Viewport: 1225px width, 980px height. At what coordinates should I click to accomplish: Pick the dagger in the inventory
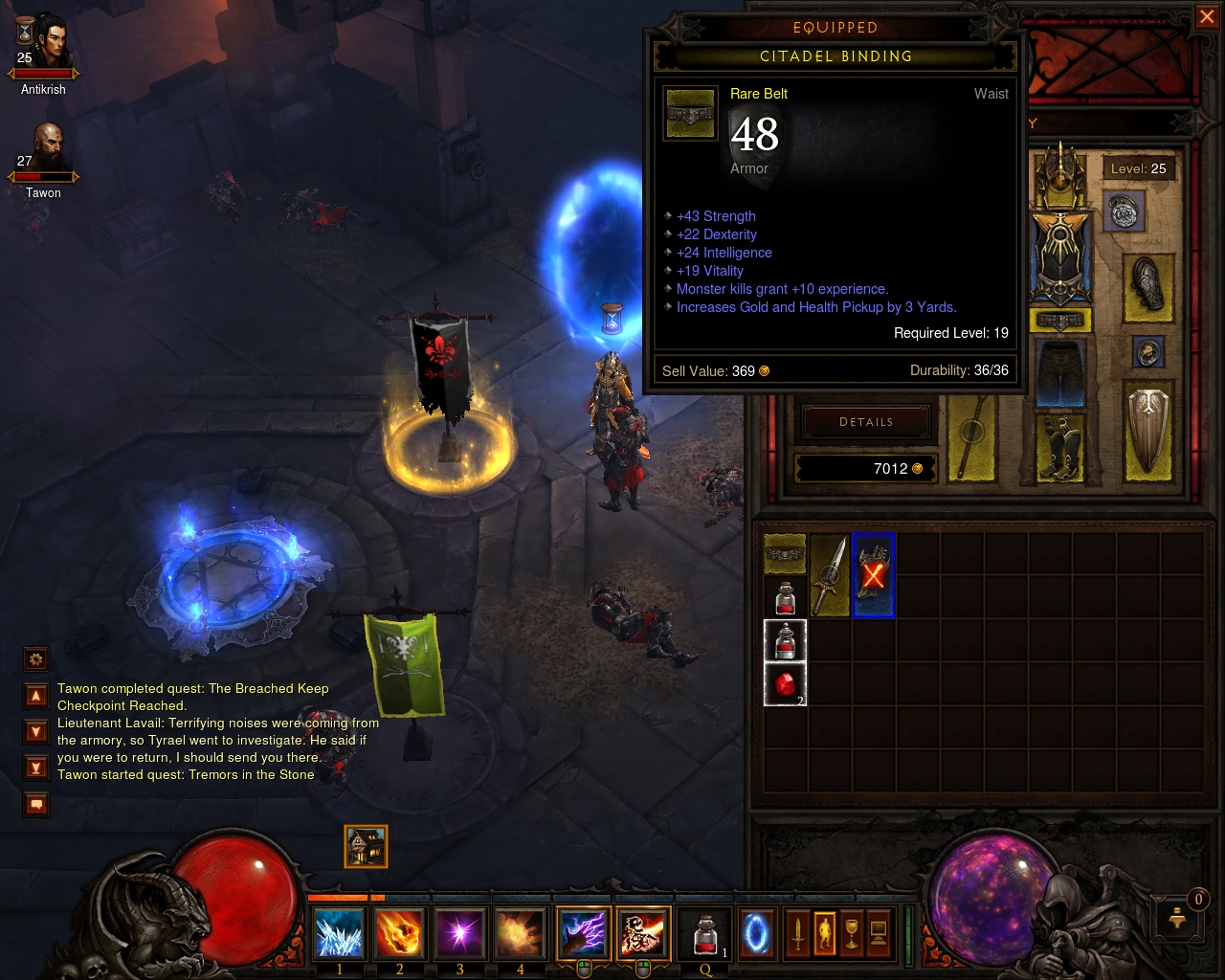[x=829, y=574]
